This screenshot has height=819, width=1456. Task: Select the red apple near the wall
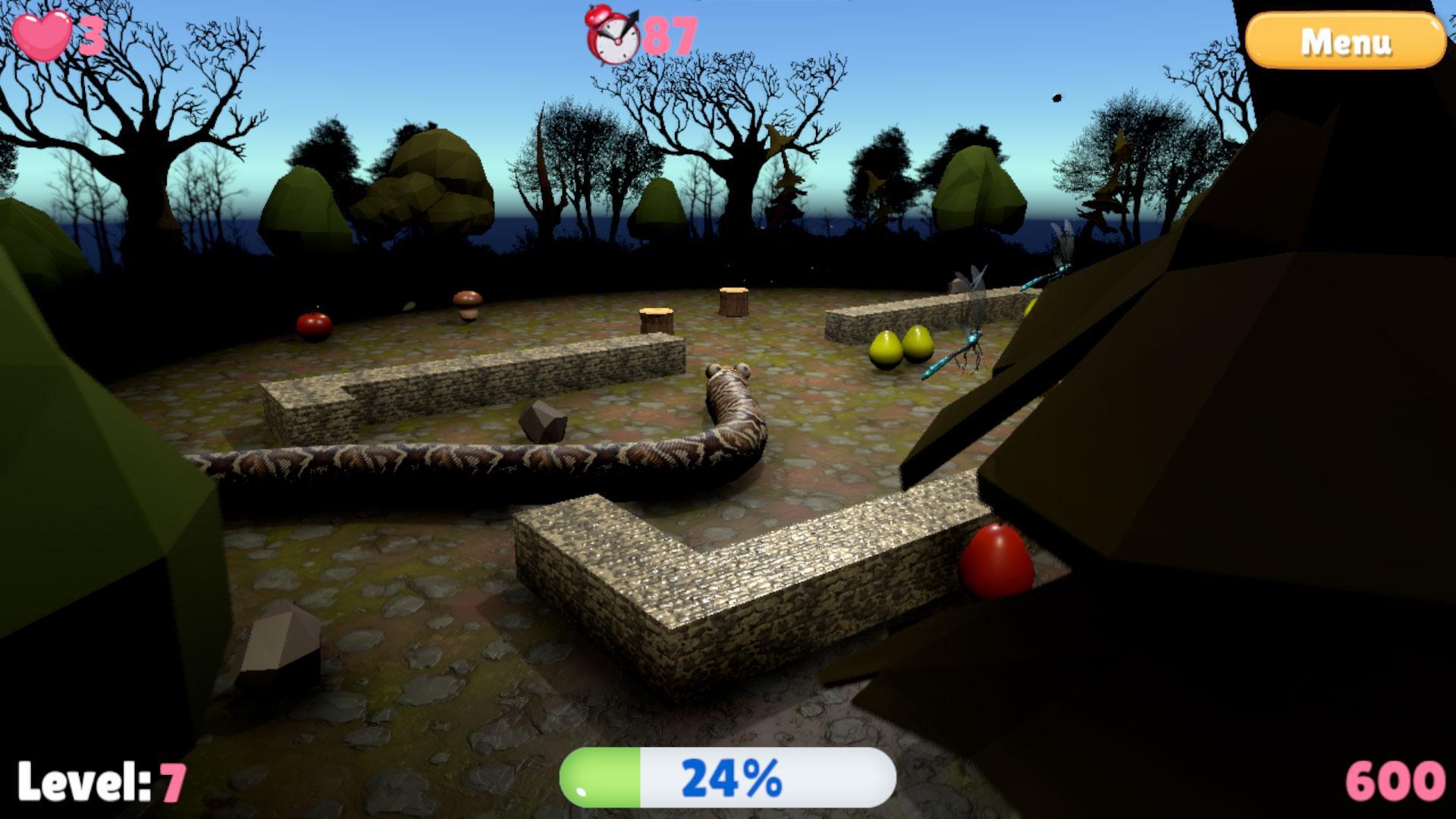(x=315, y=326)
